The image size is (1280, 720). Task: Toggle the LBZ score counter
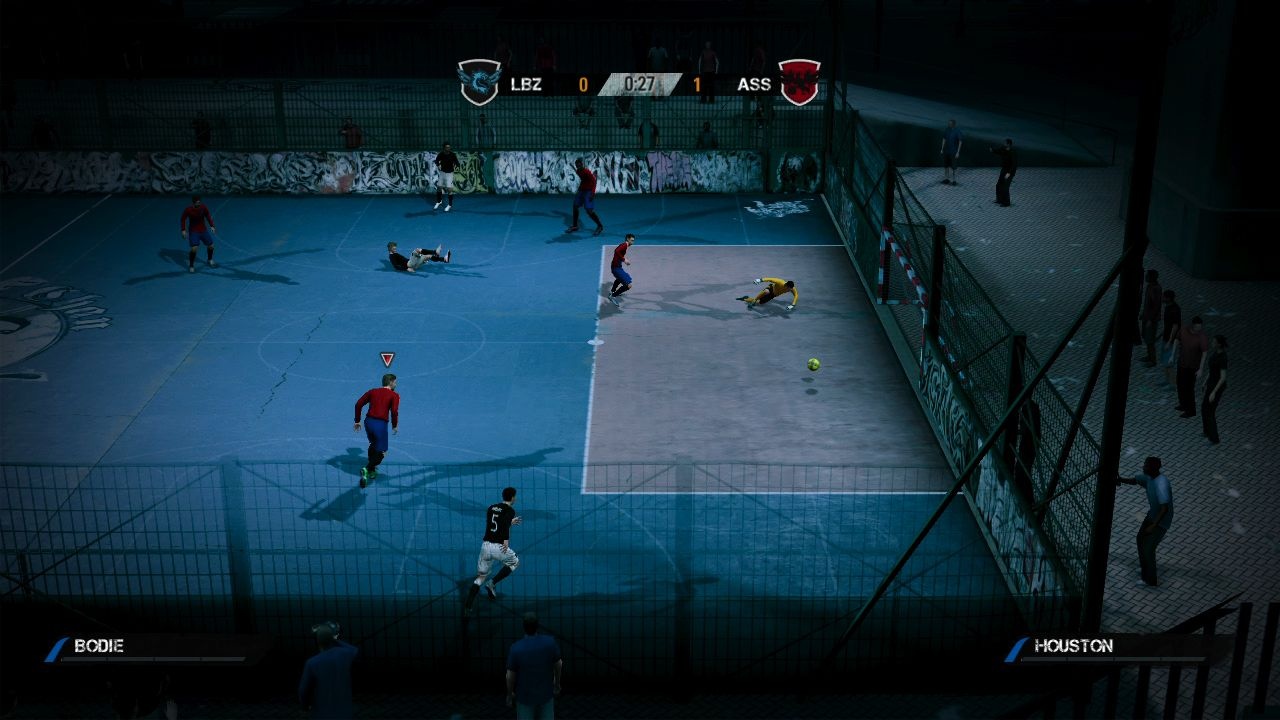pos(583,84)
